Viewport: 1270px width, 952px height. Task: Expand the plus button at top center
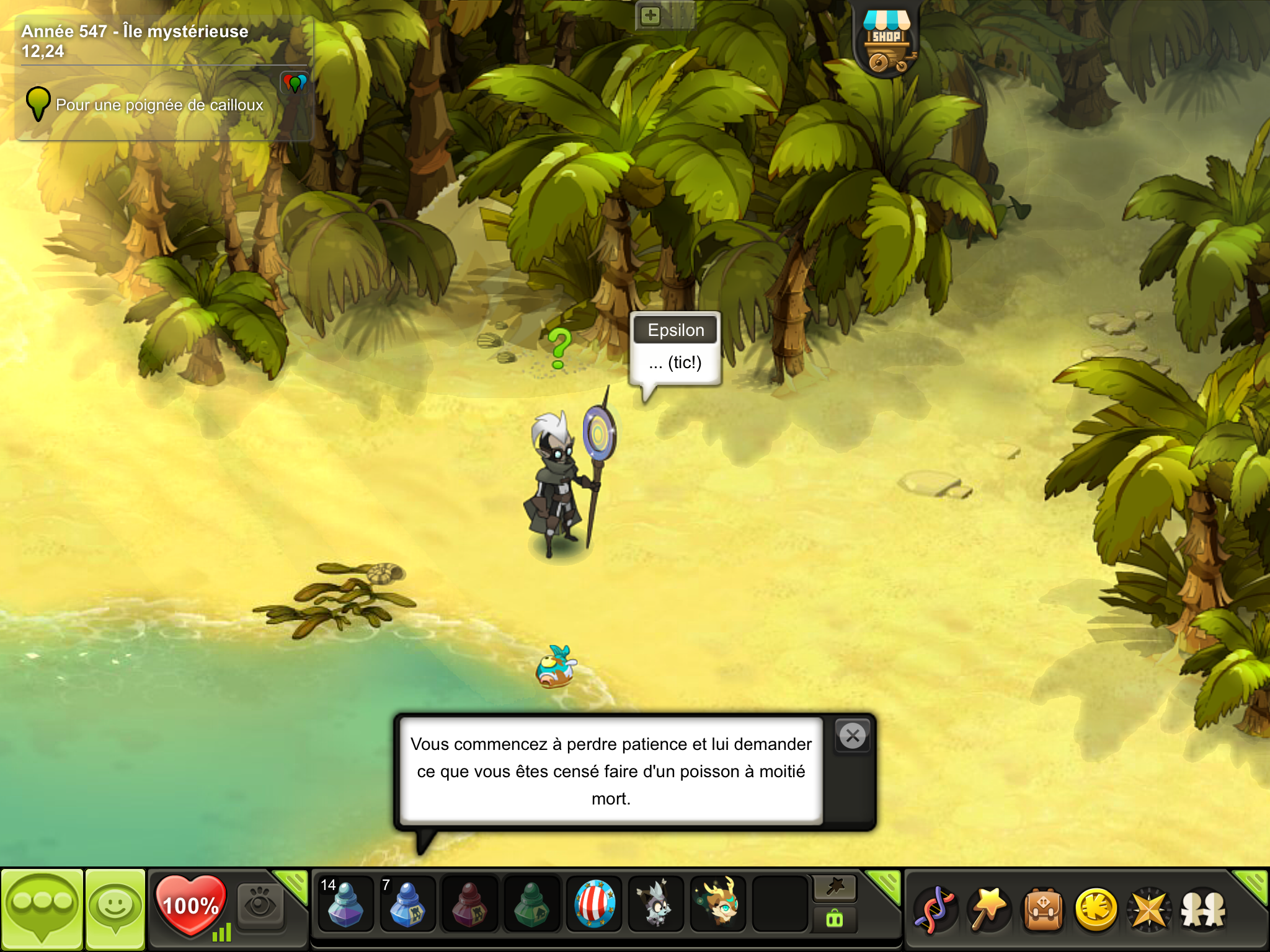click(650, 15)
